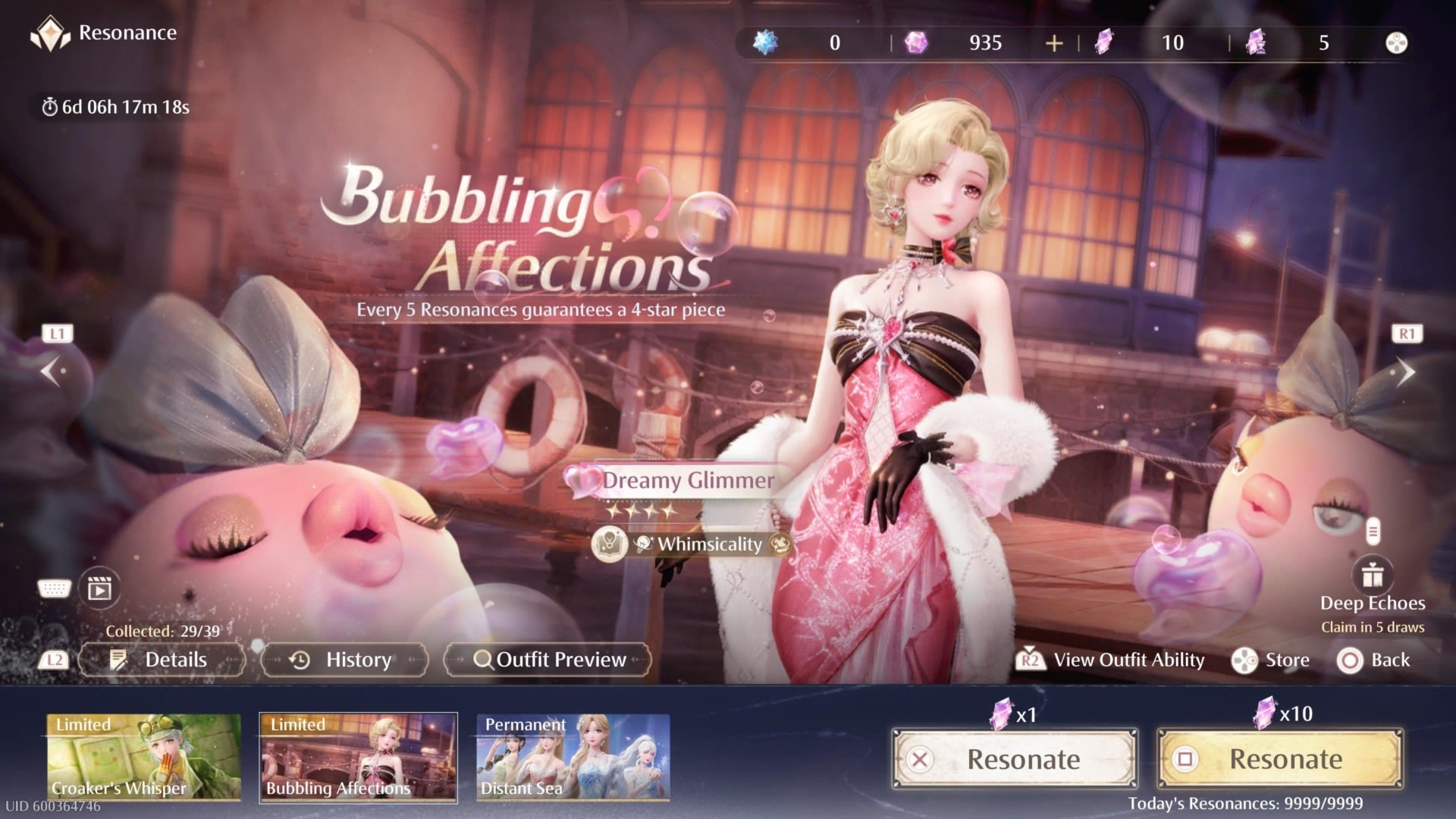Click Back to exit the Resonance screen
The height and width of the screenshot is (819, 1456).
[1376, 660]
